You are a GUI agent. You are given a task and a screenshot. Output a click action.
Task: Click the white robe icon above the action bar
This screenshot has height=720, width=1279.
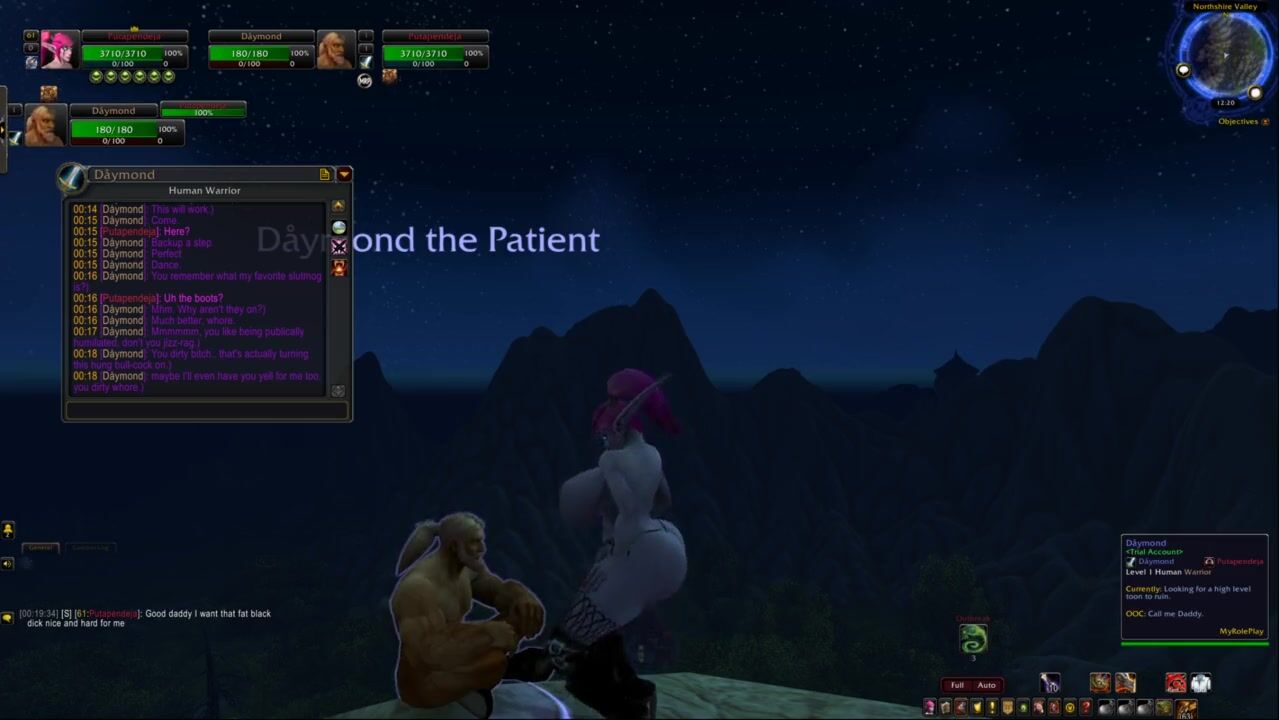coord(1201,683)
